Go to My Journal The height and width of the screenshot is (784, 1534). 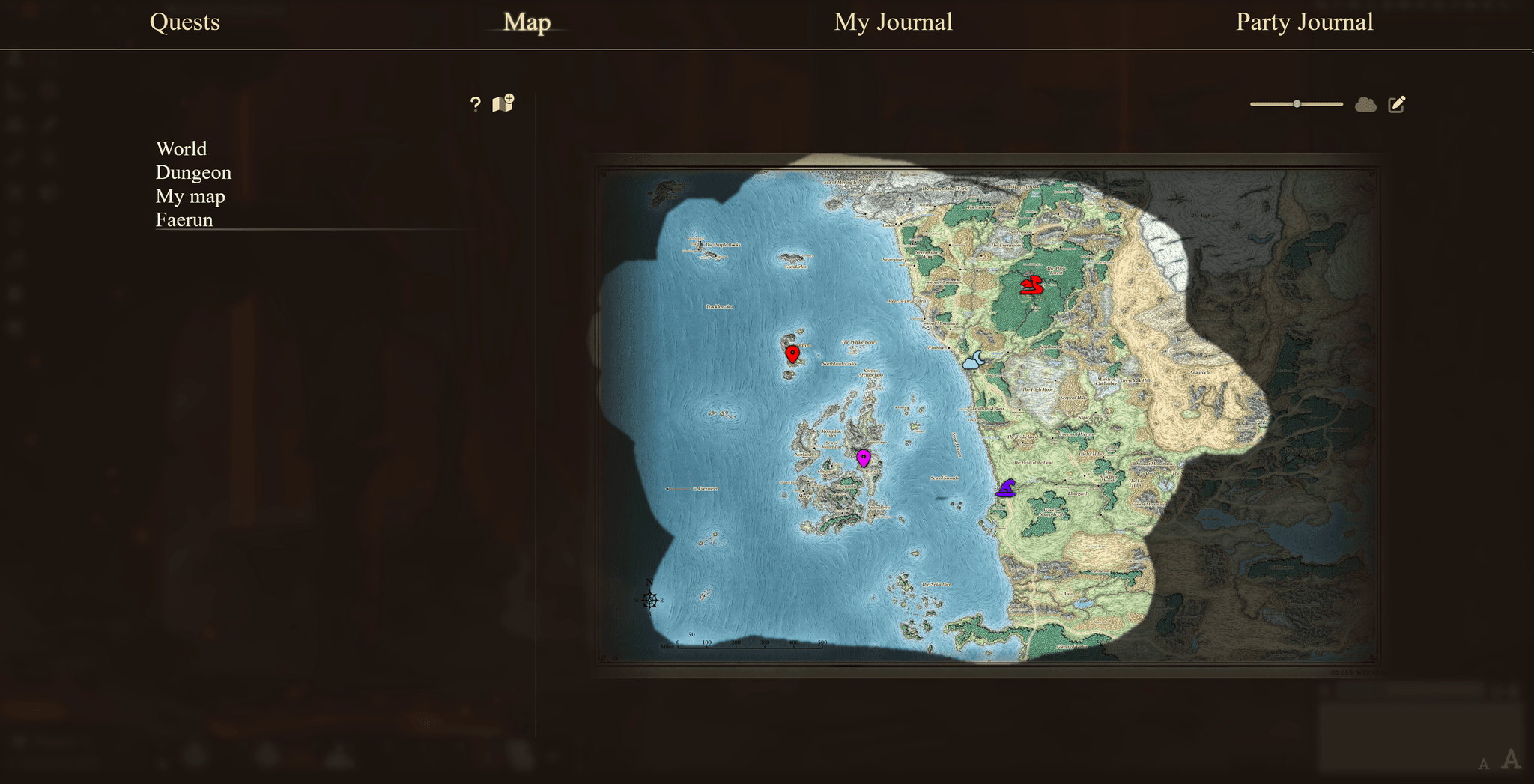892,22
